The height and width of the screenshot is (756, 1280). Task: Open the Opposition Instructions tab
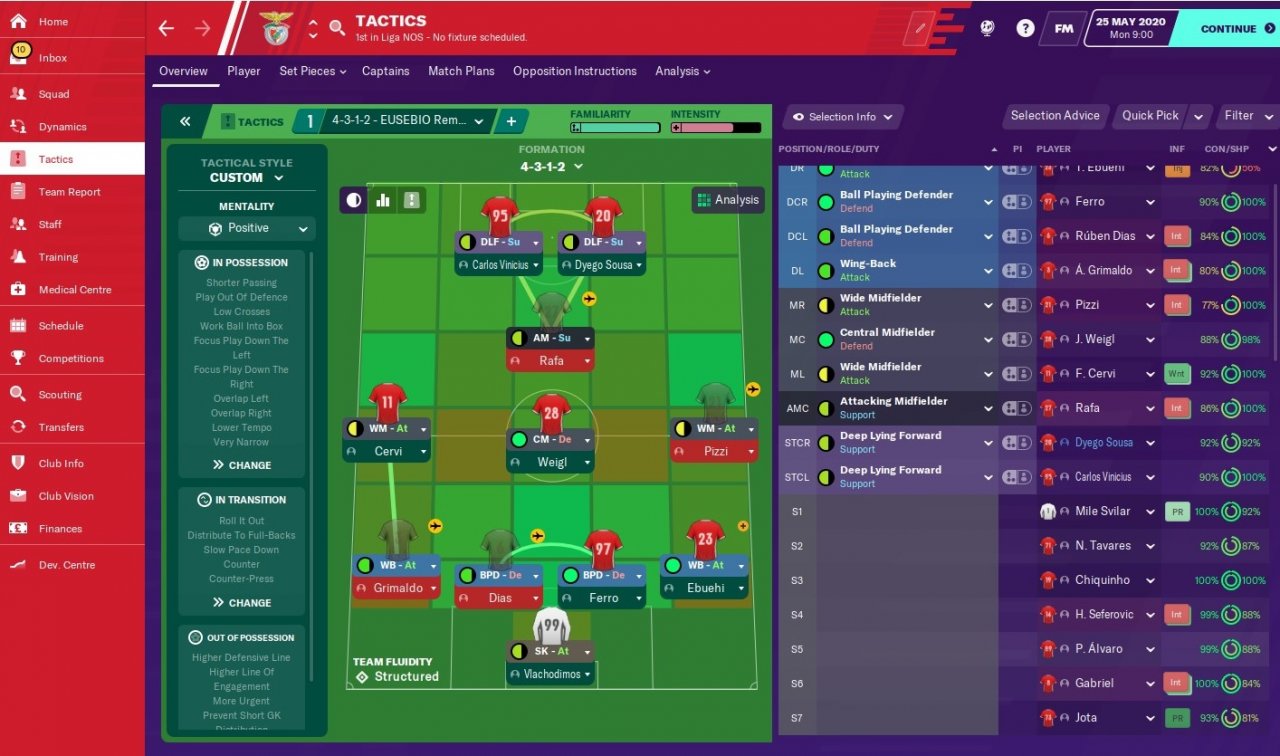(x=574, y=71)
